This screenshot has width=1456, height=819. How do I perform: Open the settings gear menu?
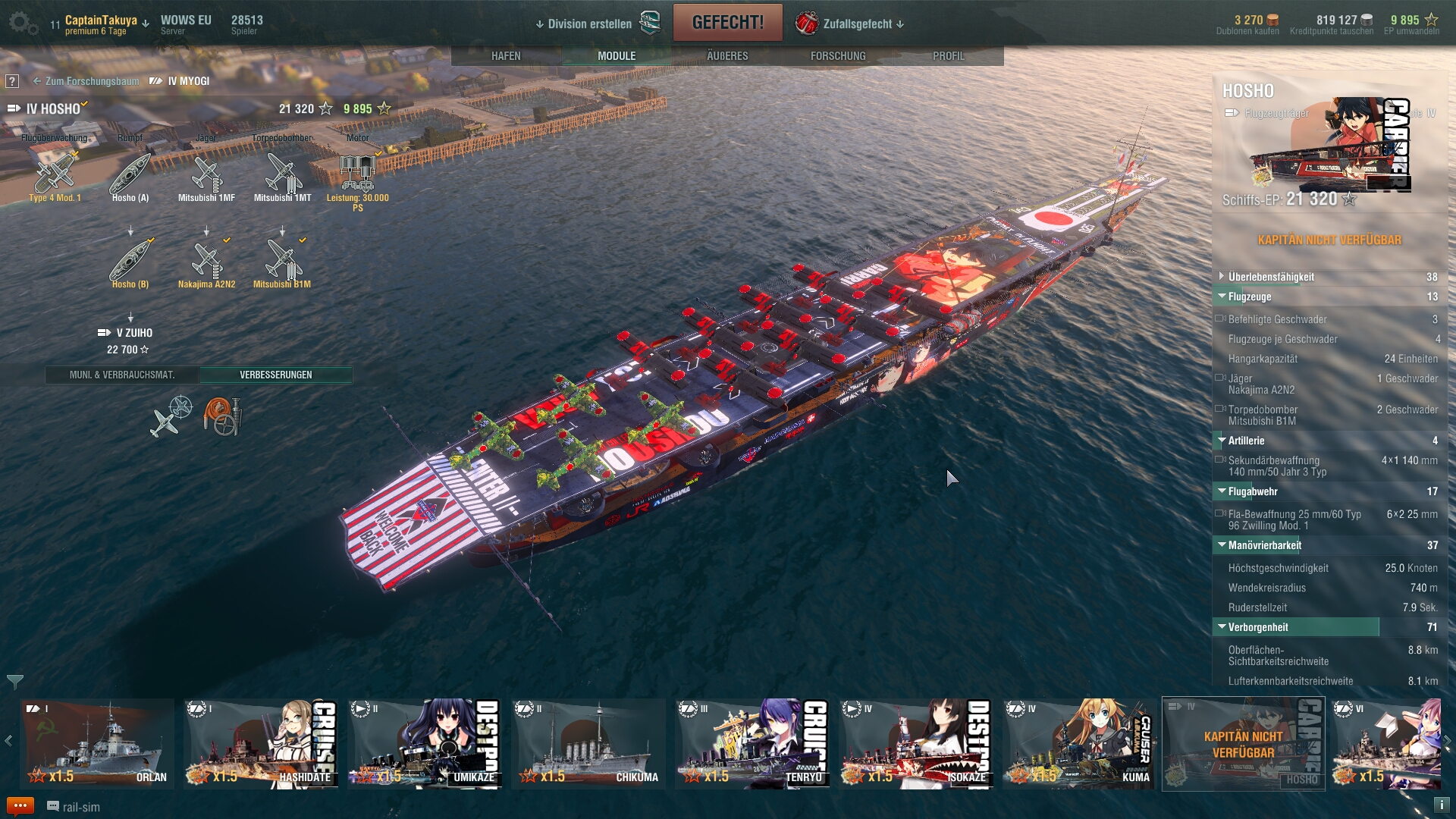click(23, 24)
